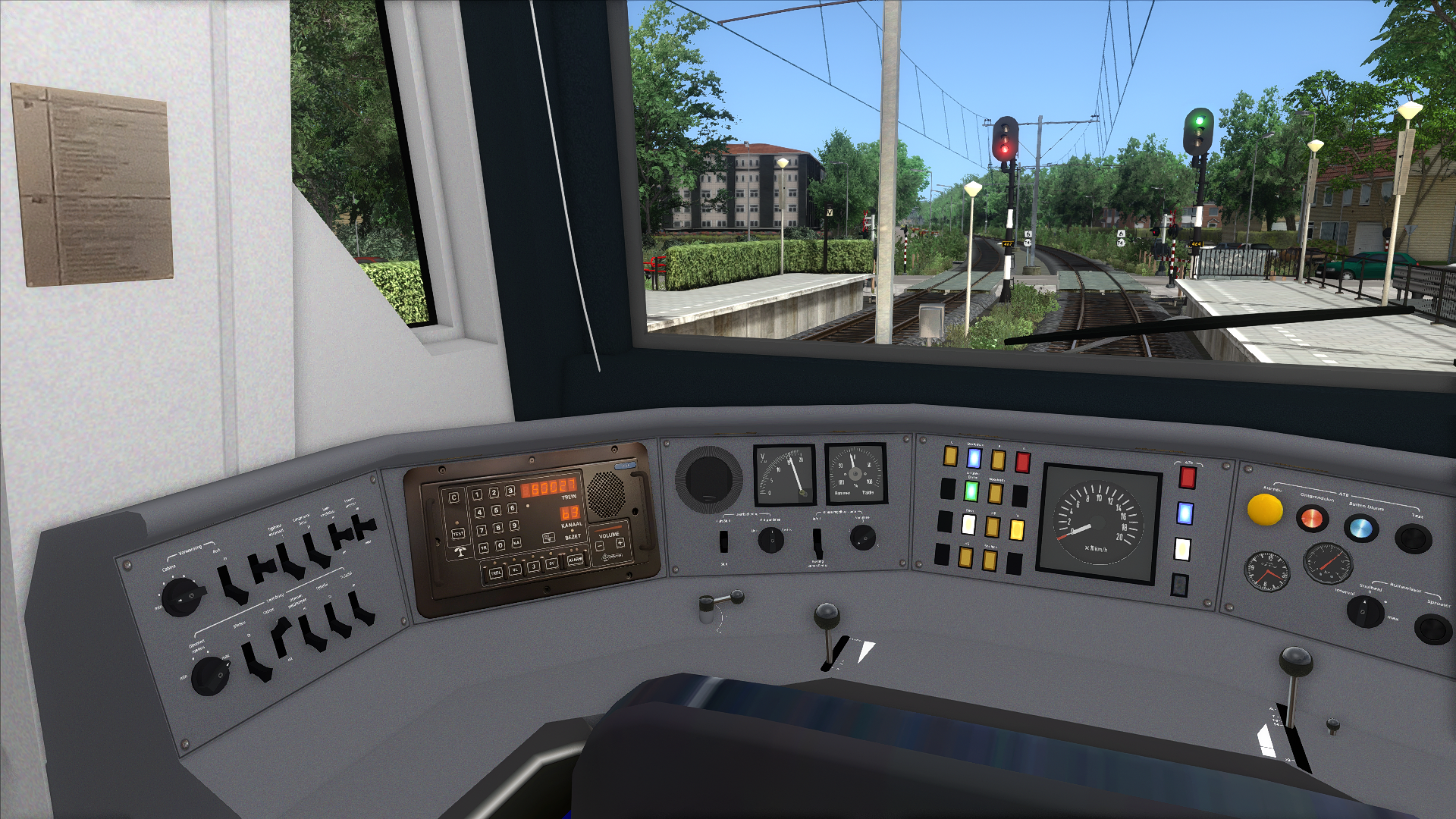Turn the wiper interval rotary knob
This screenshot has width=1456, height=819.
tap(1366, 611)
